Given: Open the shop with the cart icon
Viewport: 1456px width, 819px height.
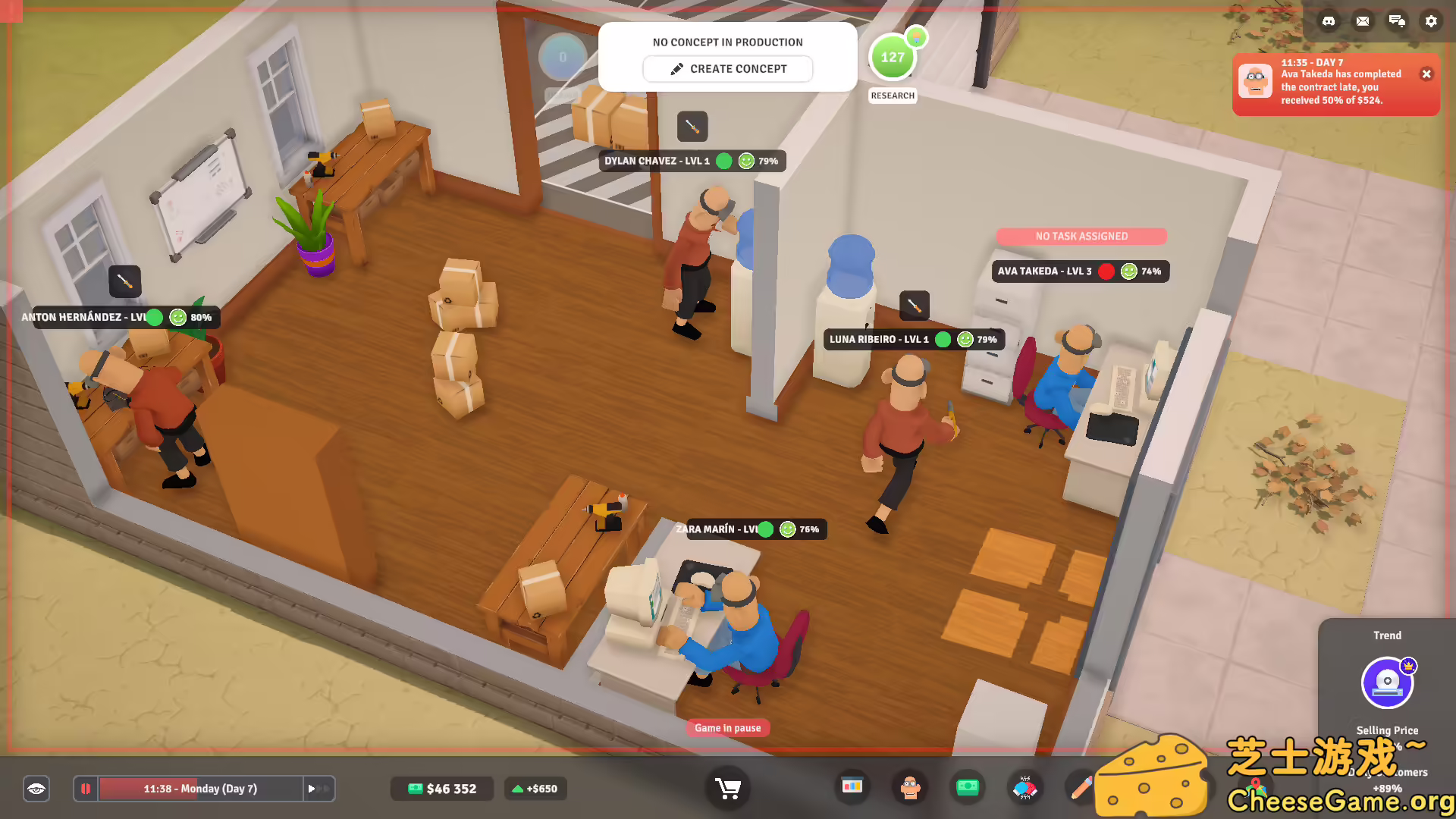Looking at the screenshot, I should pyautogui.click(x=727, y=788).
